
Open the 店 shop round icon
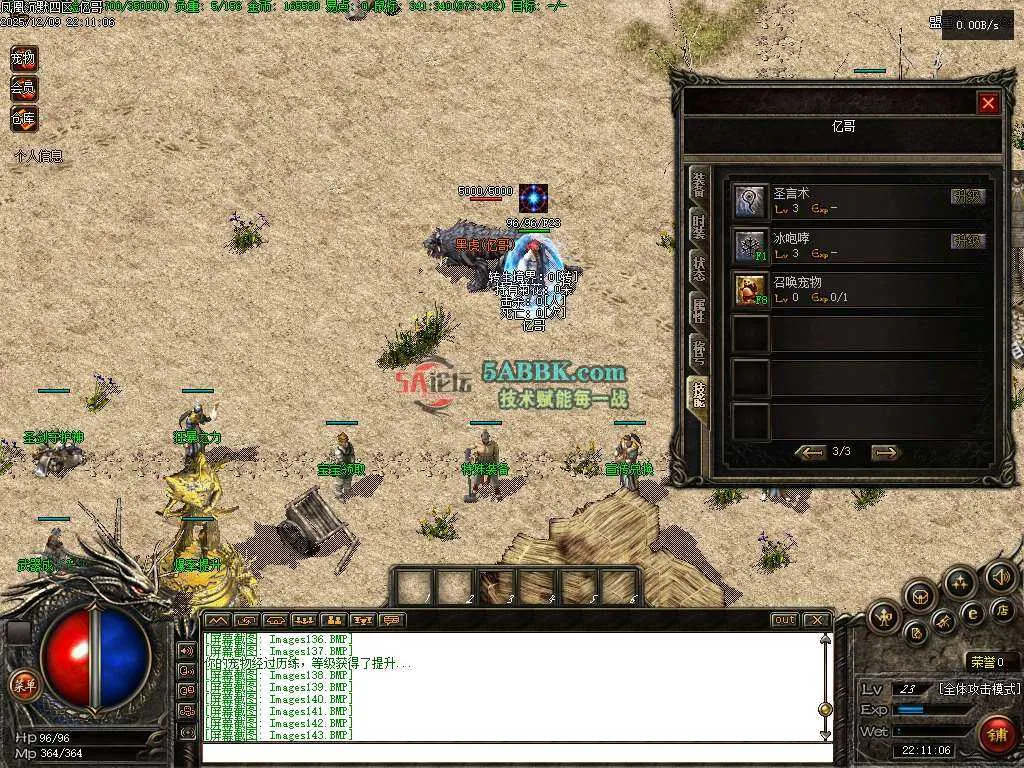pyautogui.click(x=1005, y=609)
